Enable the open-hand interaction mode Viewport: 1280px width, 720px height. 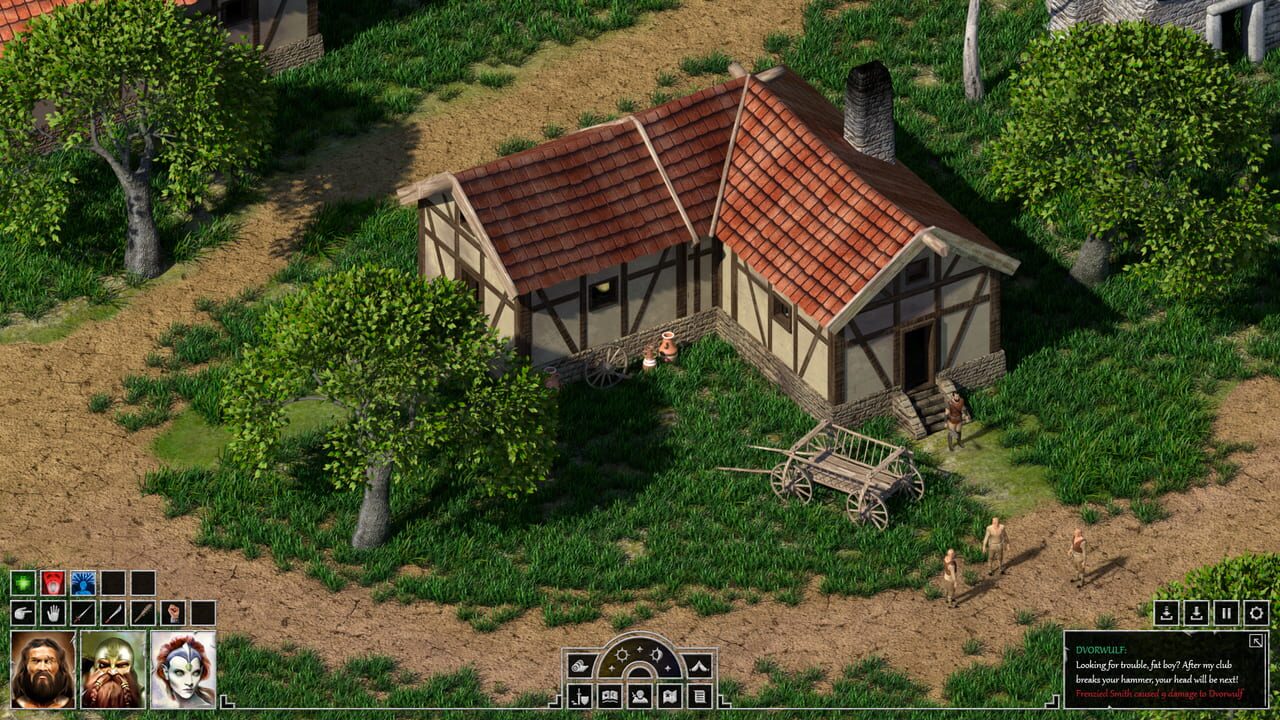[x=52, y=613]
